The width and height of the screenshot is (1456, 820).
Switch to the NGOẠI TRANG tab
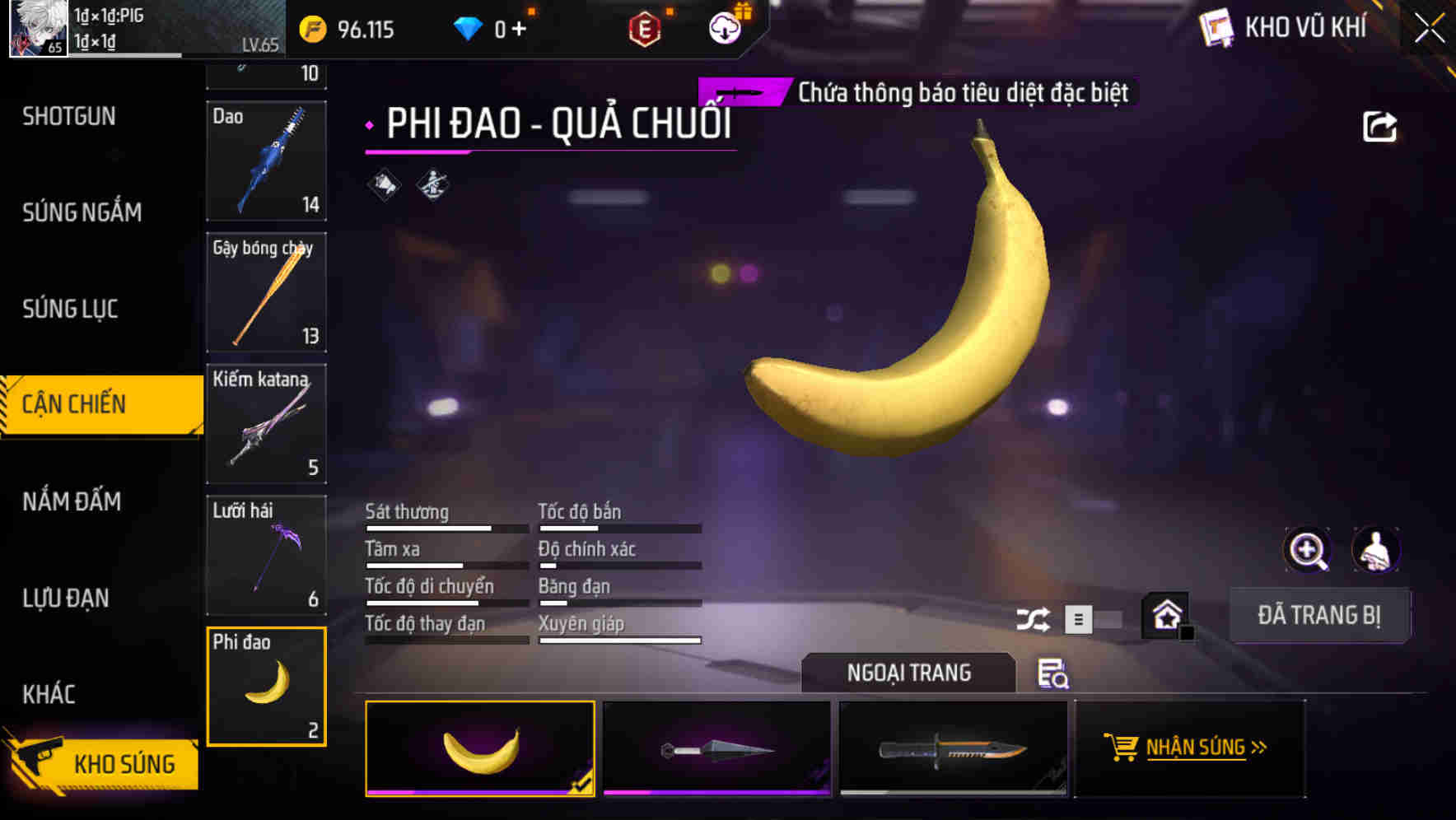(x=909, y=673)
